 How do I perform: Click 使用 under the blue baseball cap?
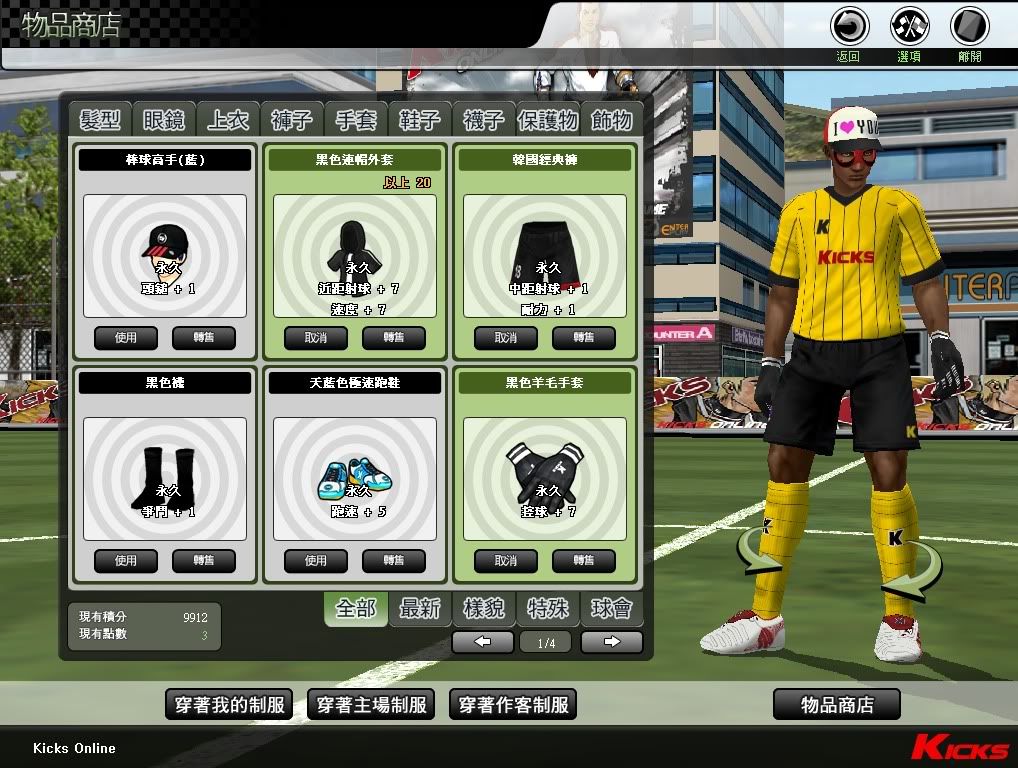[126, 338]
